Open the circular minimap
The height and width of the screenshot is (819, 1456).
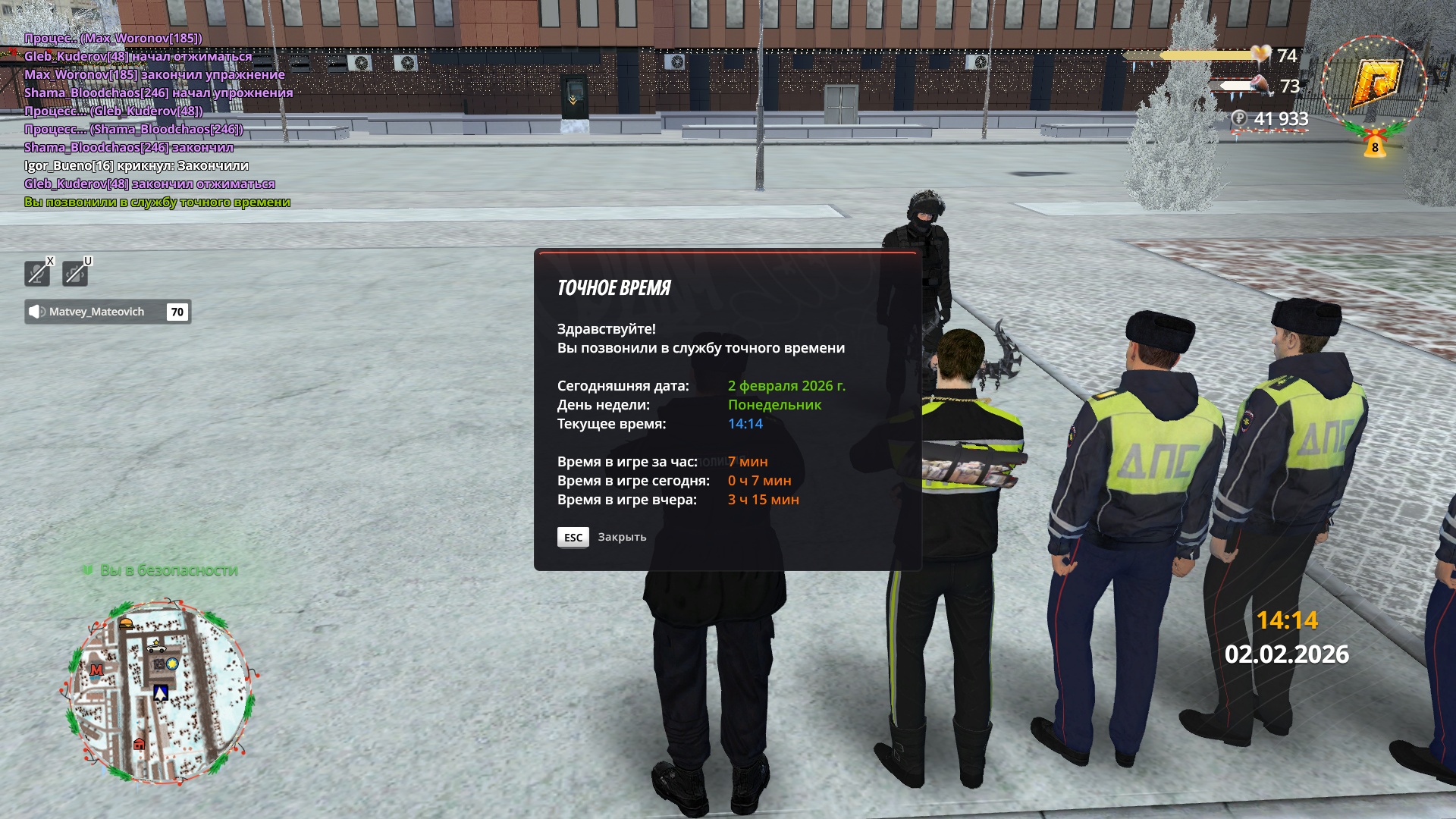point(160,692)
